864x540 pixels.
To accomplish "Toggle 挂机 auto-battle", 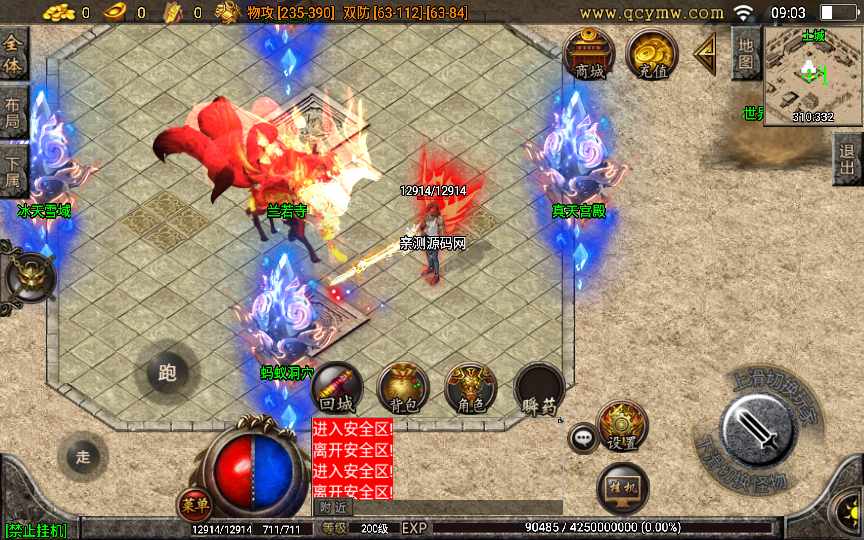I will (622, 488).
